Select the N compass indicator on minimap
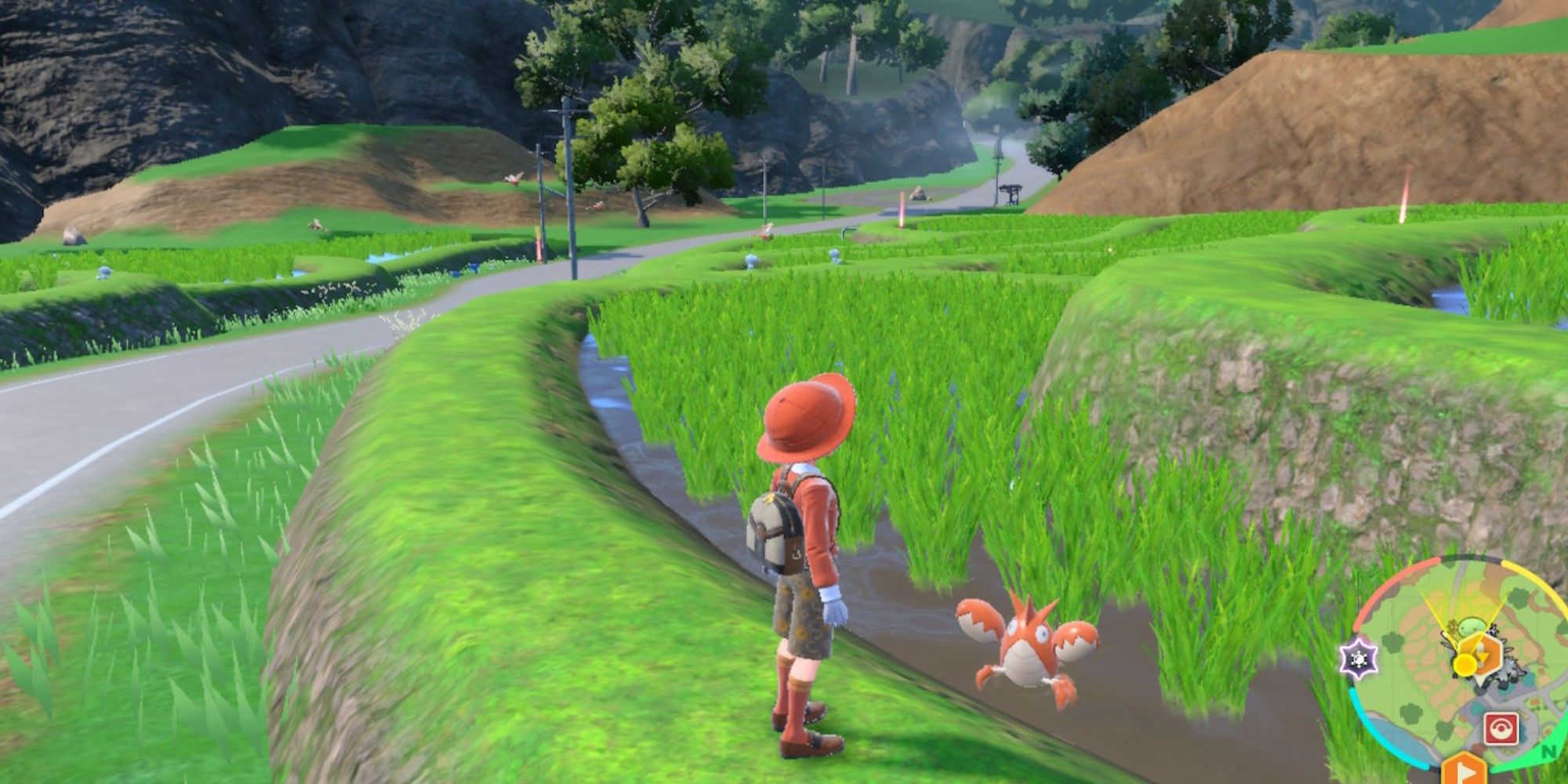 tap(1547, 751)
